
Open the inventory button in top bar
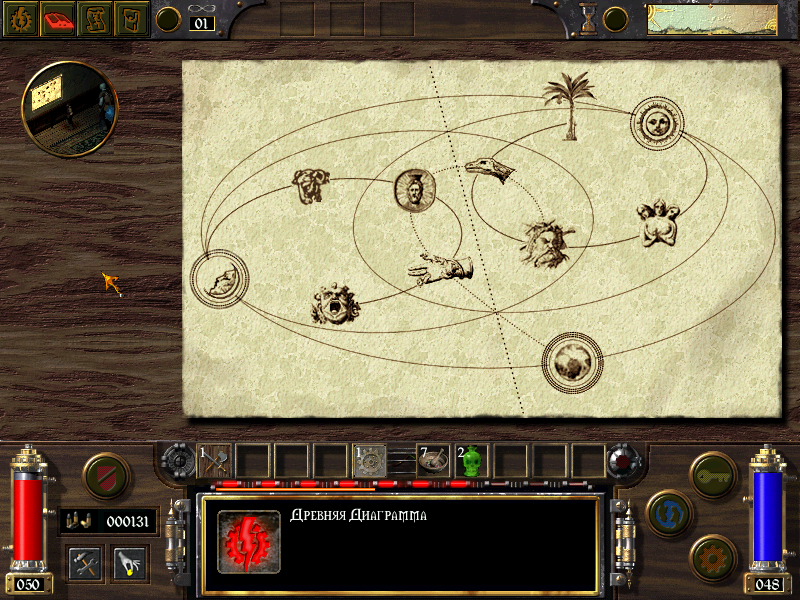131,19
